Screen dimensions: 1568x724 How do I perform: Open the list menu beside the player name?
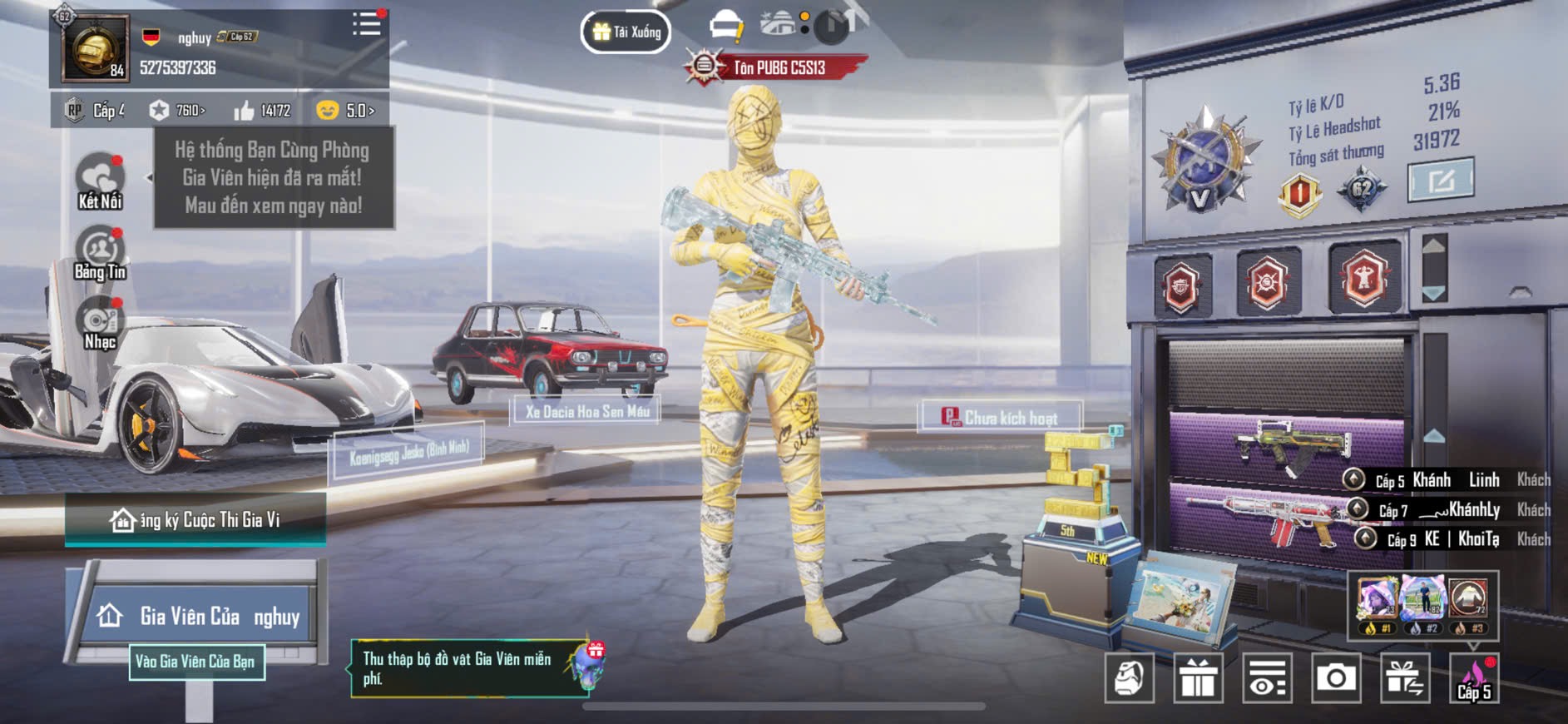(366, 24)
